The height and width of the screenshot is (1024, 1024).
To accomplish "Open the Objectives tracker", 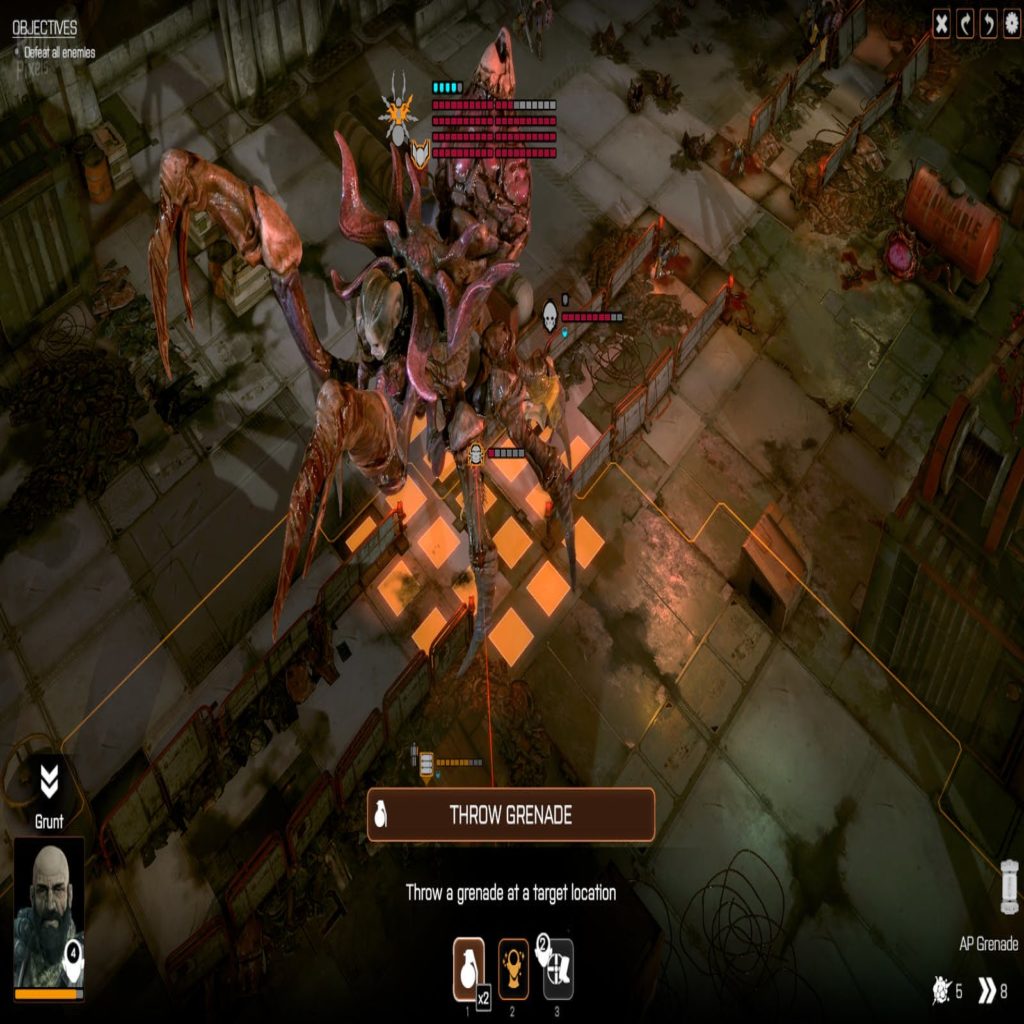I will click(x=44, y=28).
